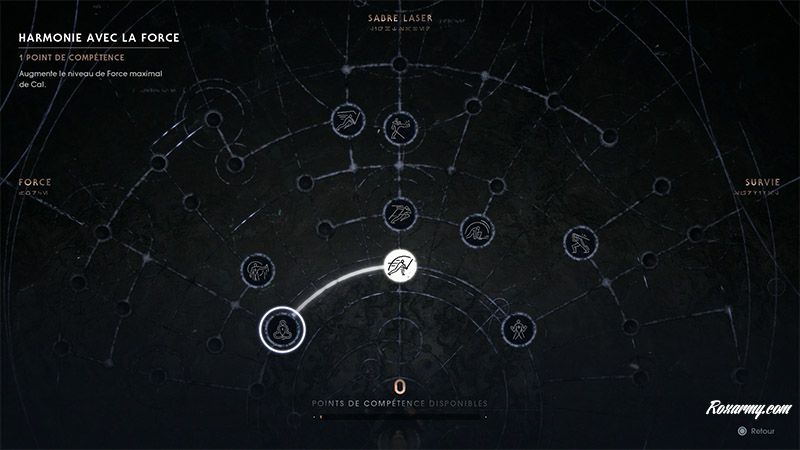This screenshot has width=800, height=450.
Task: Select the Force skill node above the meditation node
Action: tap(256, 270)
